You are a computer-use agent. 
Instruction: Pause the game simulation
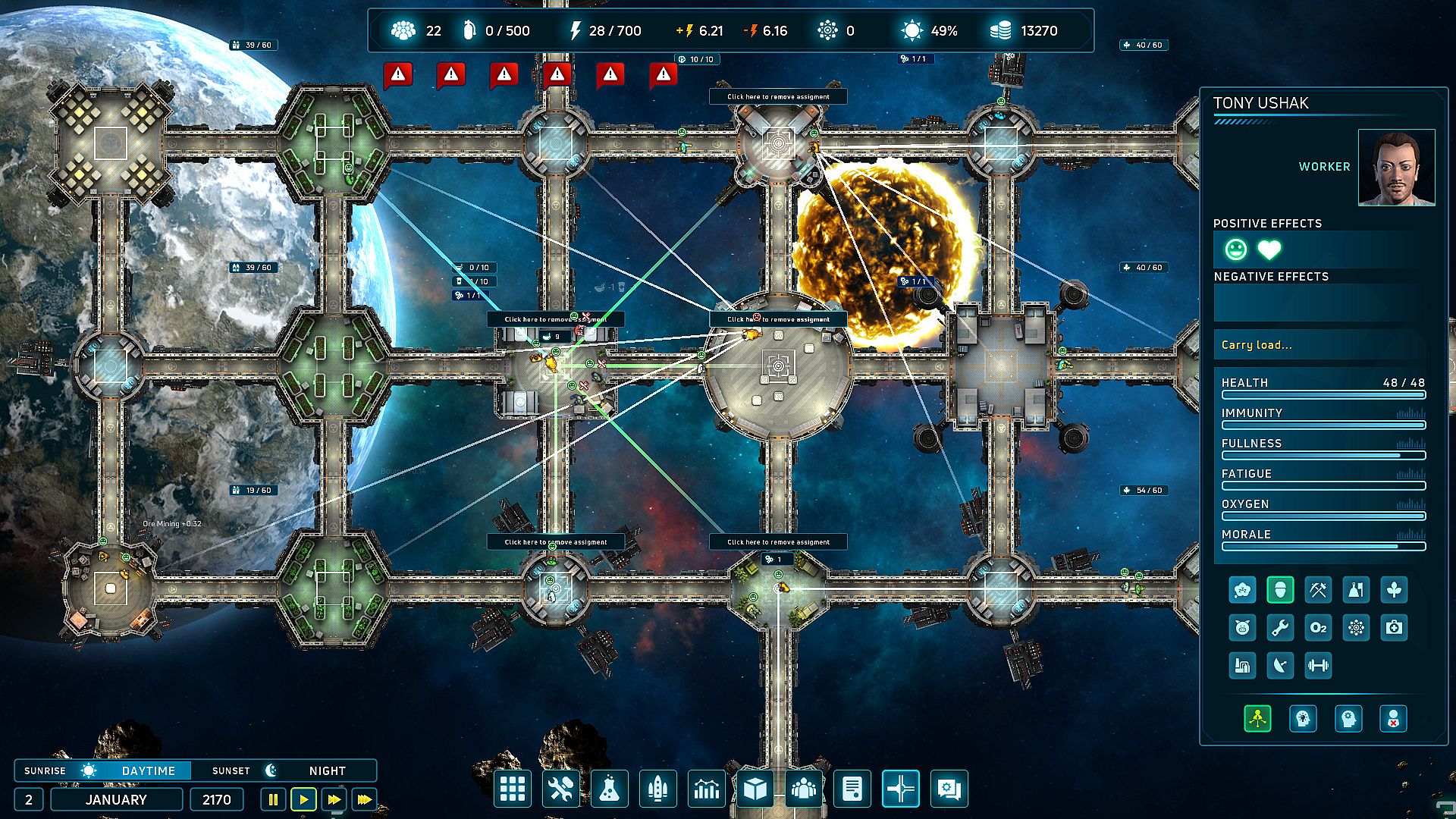tap(273, 799)
